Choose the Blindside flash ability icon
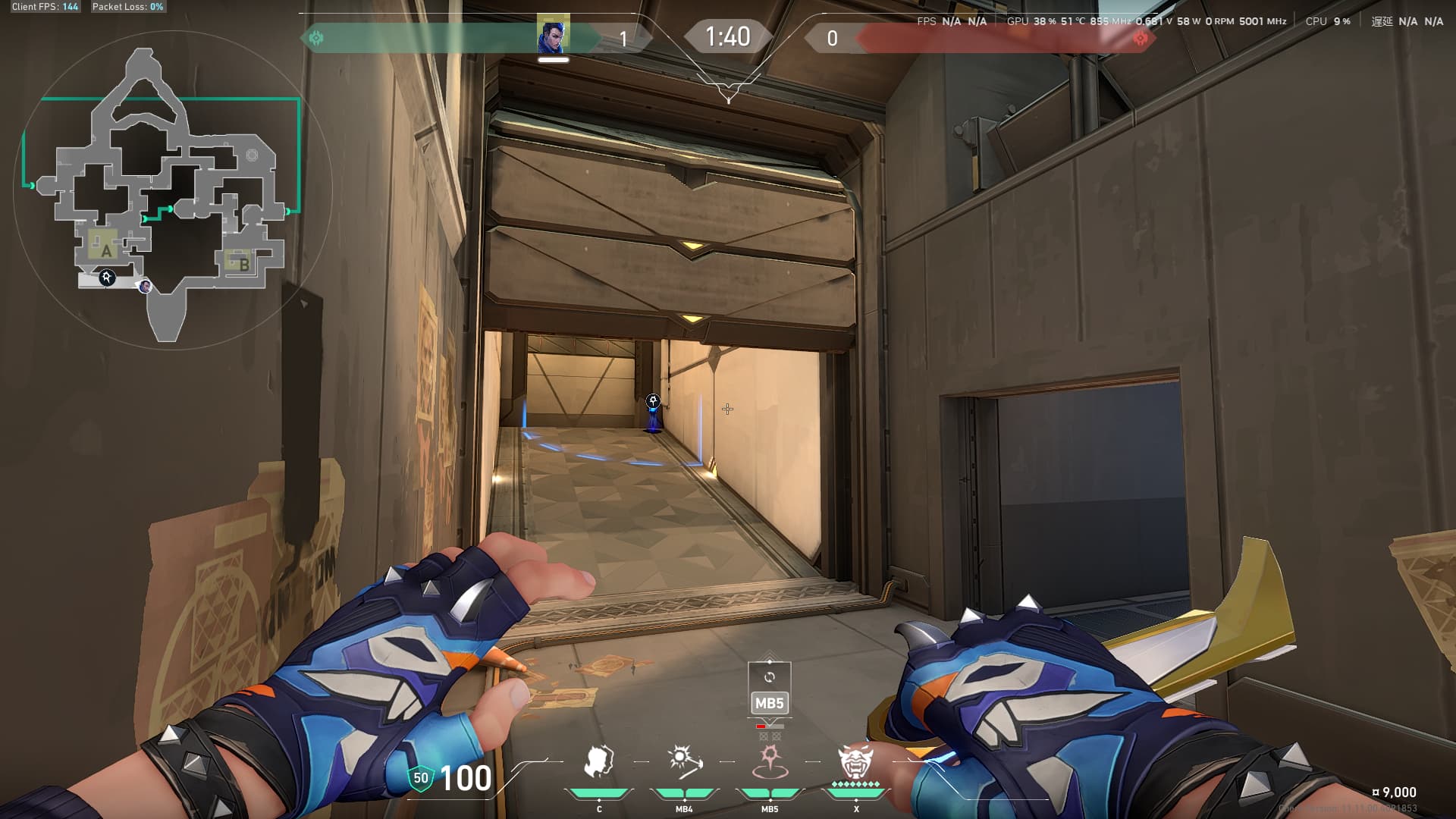The width and height of the screenshot is (1456, 819). coord(684,761)
